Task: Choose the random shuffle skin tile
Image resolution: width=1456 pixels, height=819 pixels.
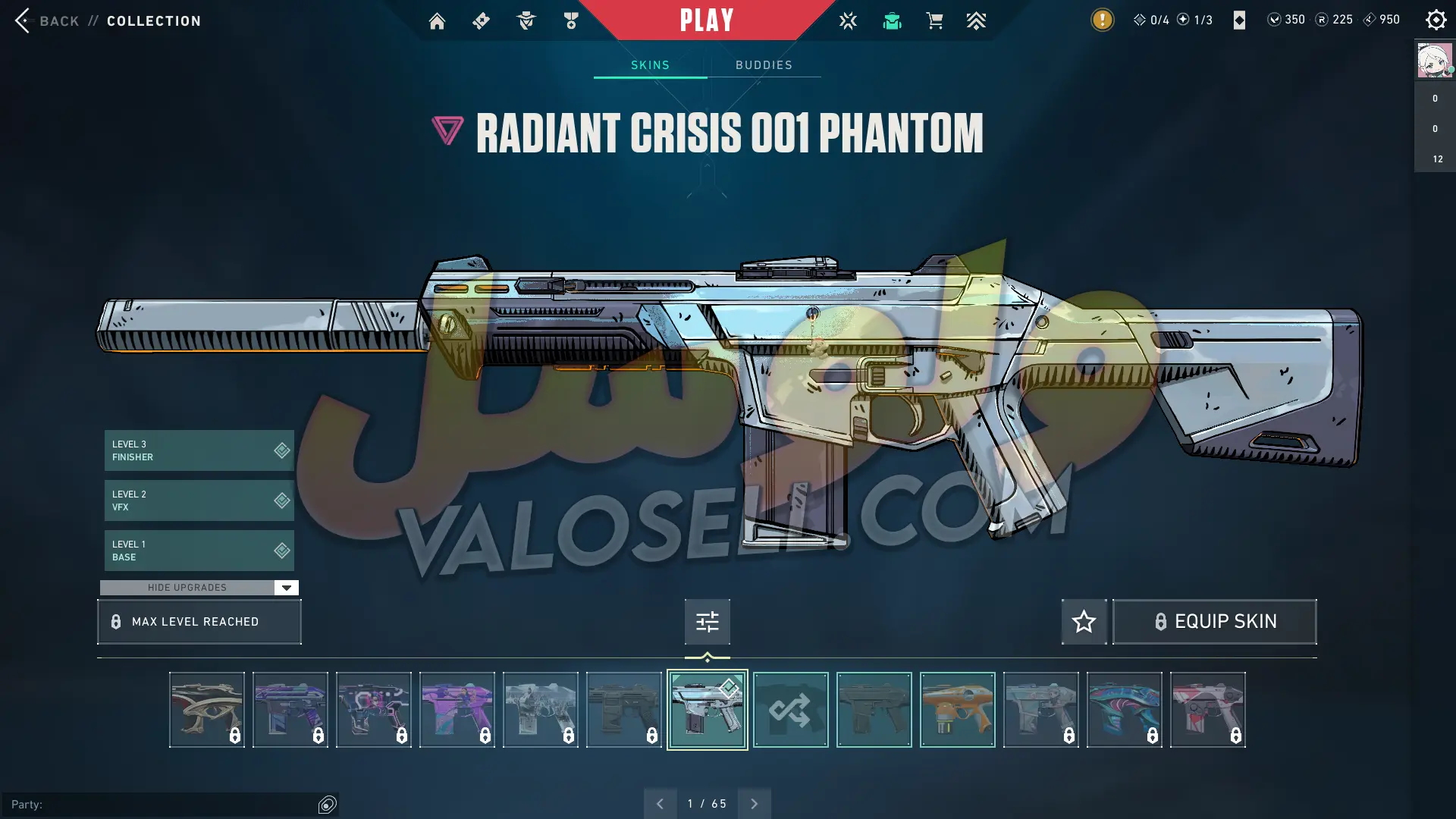Action: coord(790,710)
